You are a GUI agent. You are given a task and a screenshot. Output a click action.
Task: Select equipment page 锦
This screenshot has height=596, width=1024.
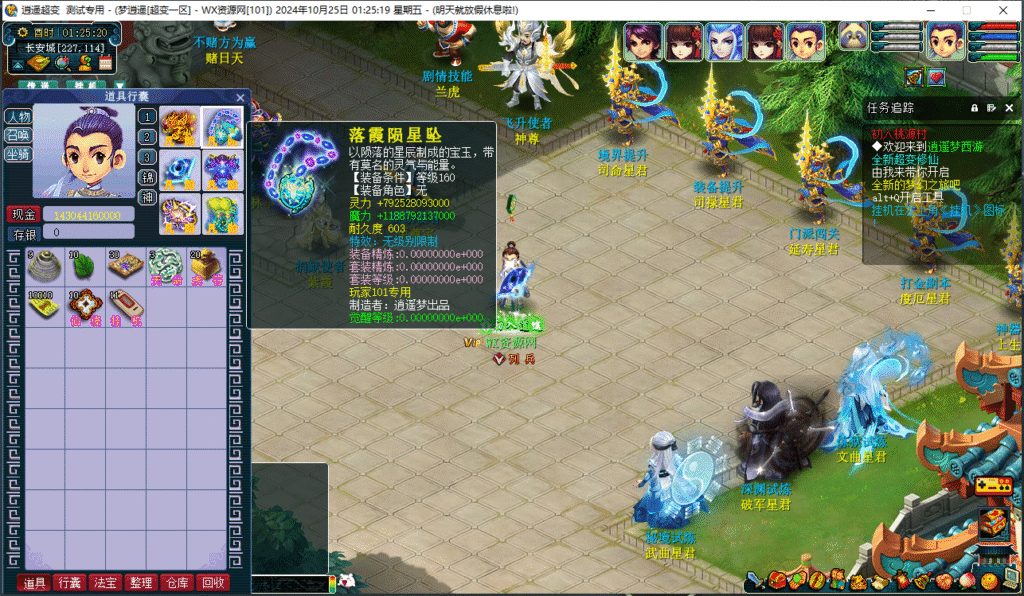(147, 177)
